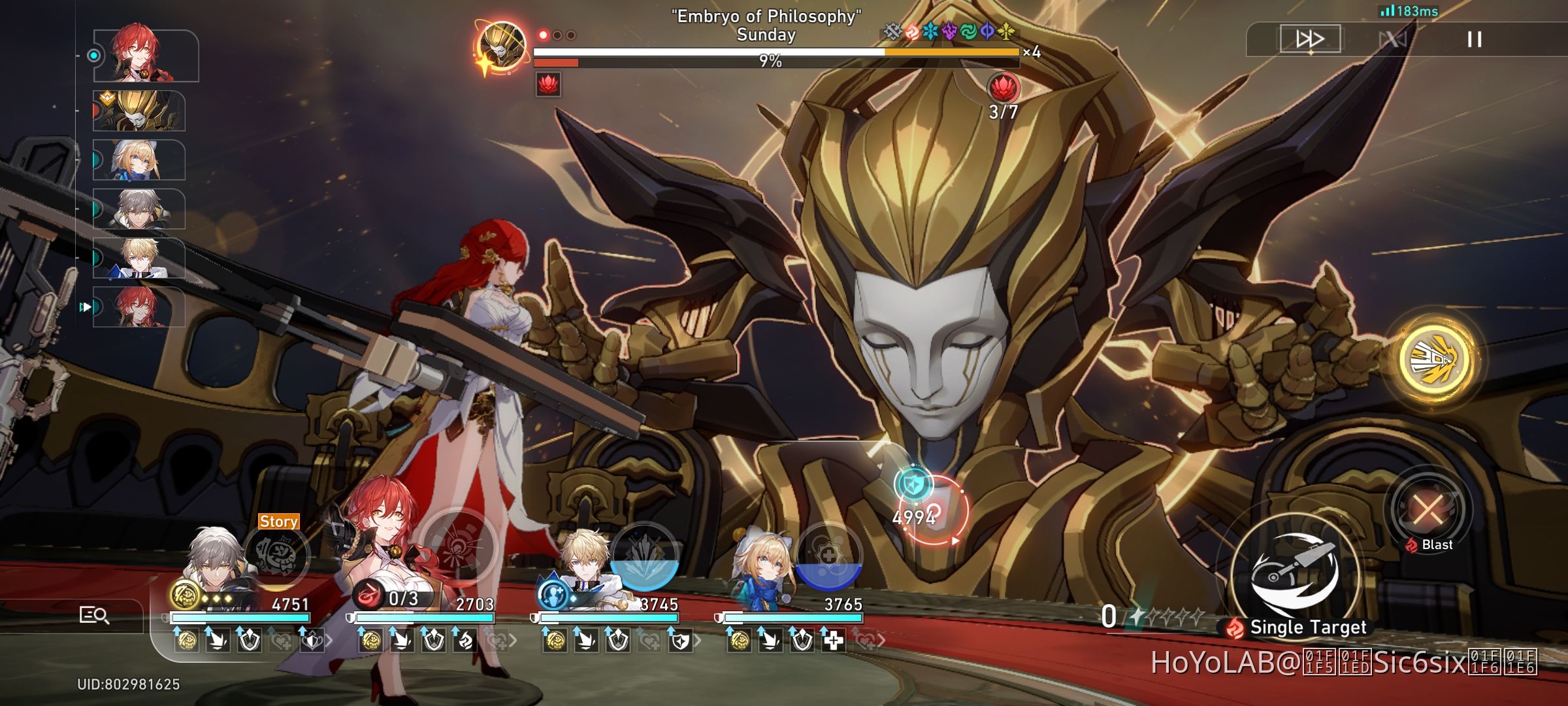This screenshot has height=706, width=1568.
Task: Select the red lotus debuff under the boss bar
Action: 548,85
